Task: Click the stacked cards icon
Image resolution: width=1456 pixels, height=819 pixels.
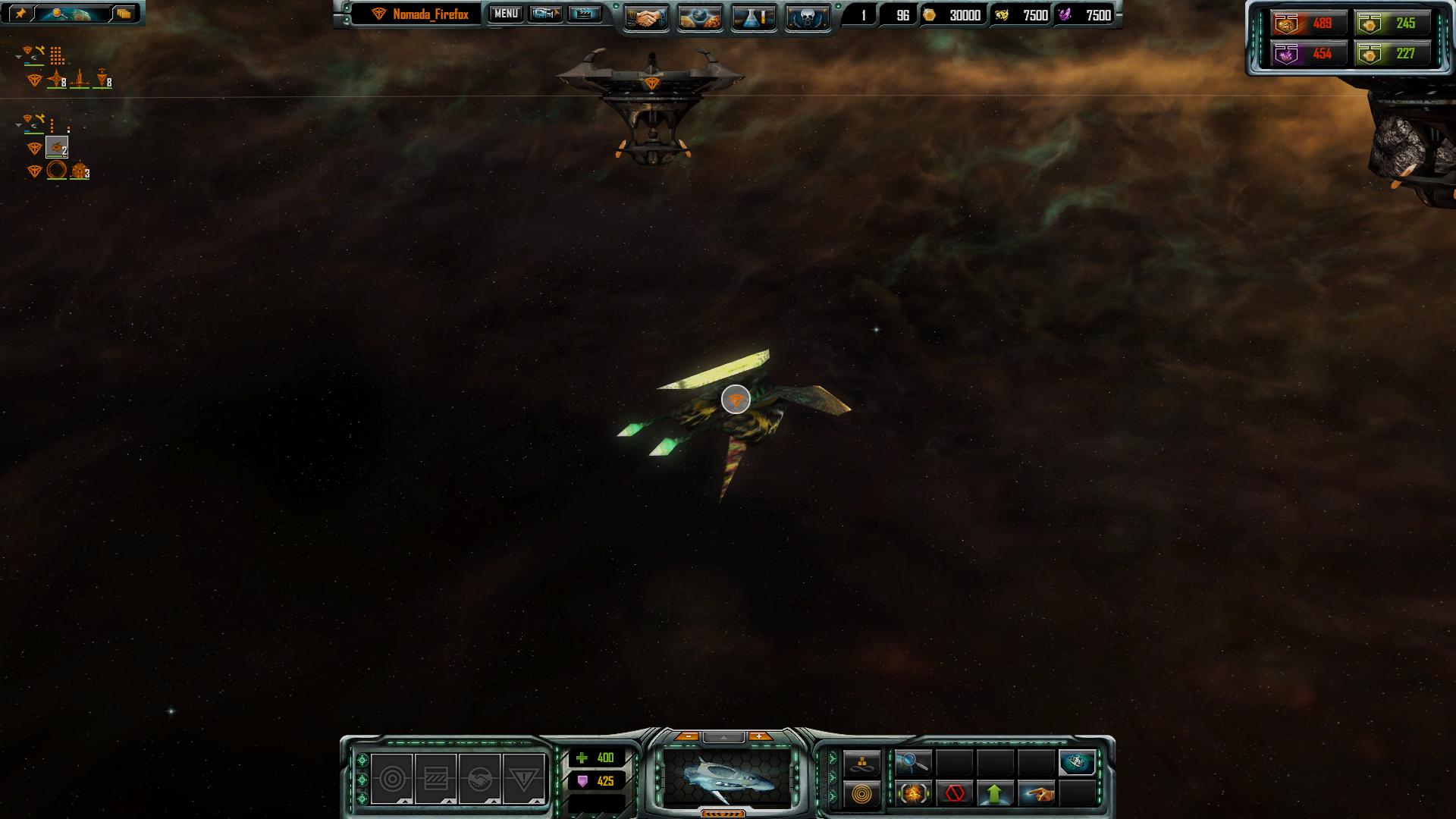Action: tap(124, 14)
